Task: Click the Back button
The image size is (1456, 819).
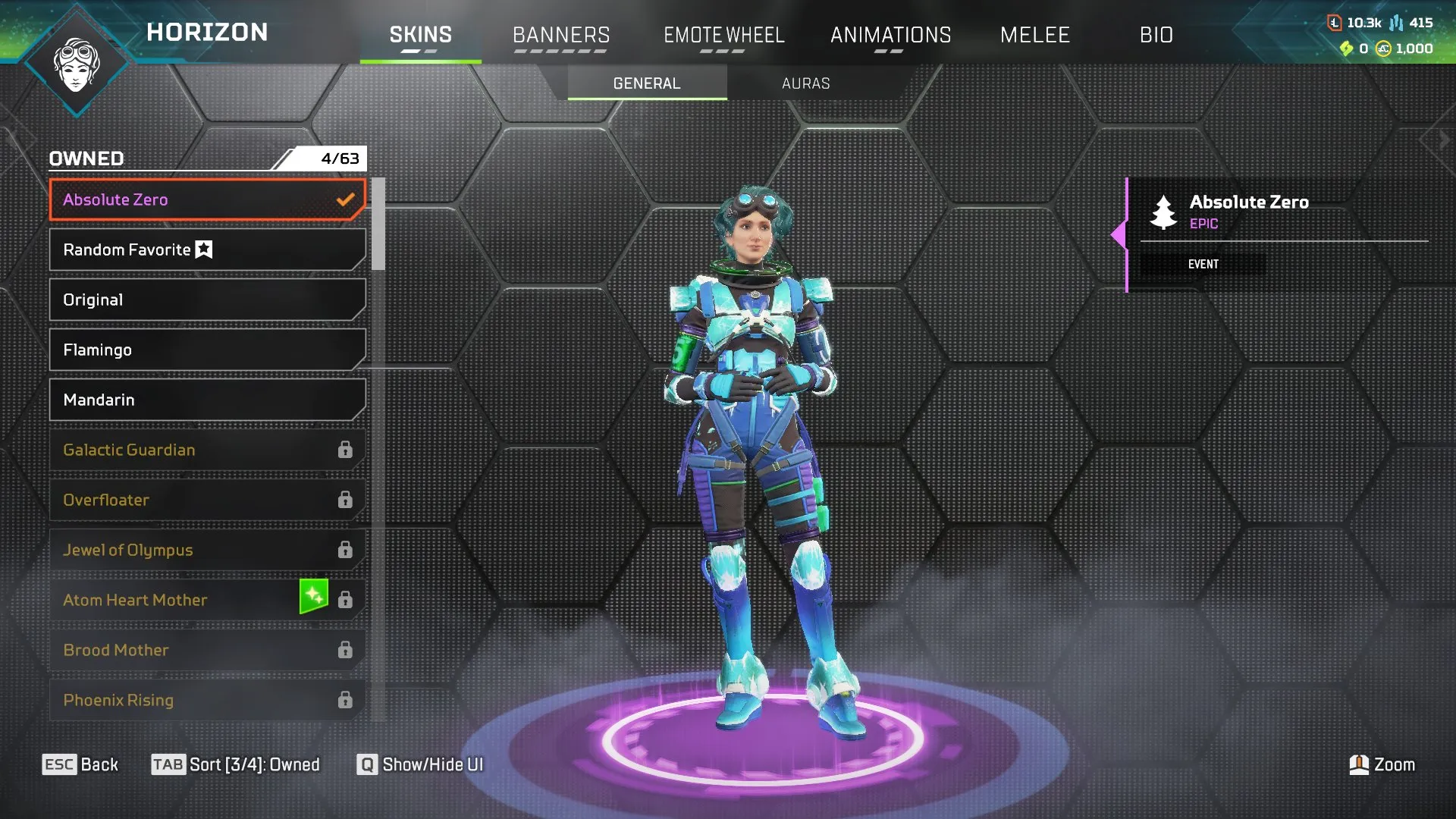Action: [80, 764]
